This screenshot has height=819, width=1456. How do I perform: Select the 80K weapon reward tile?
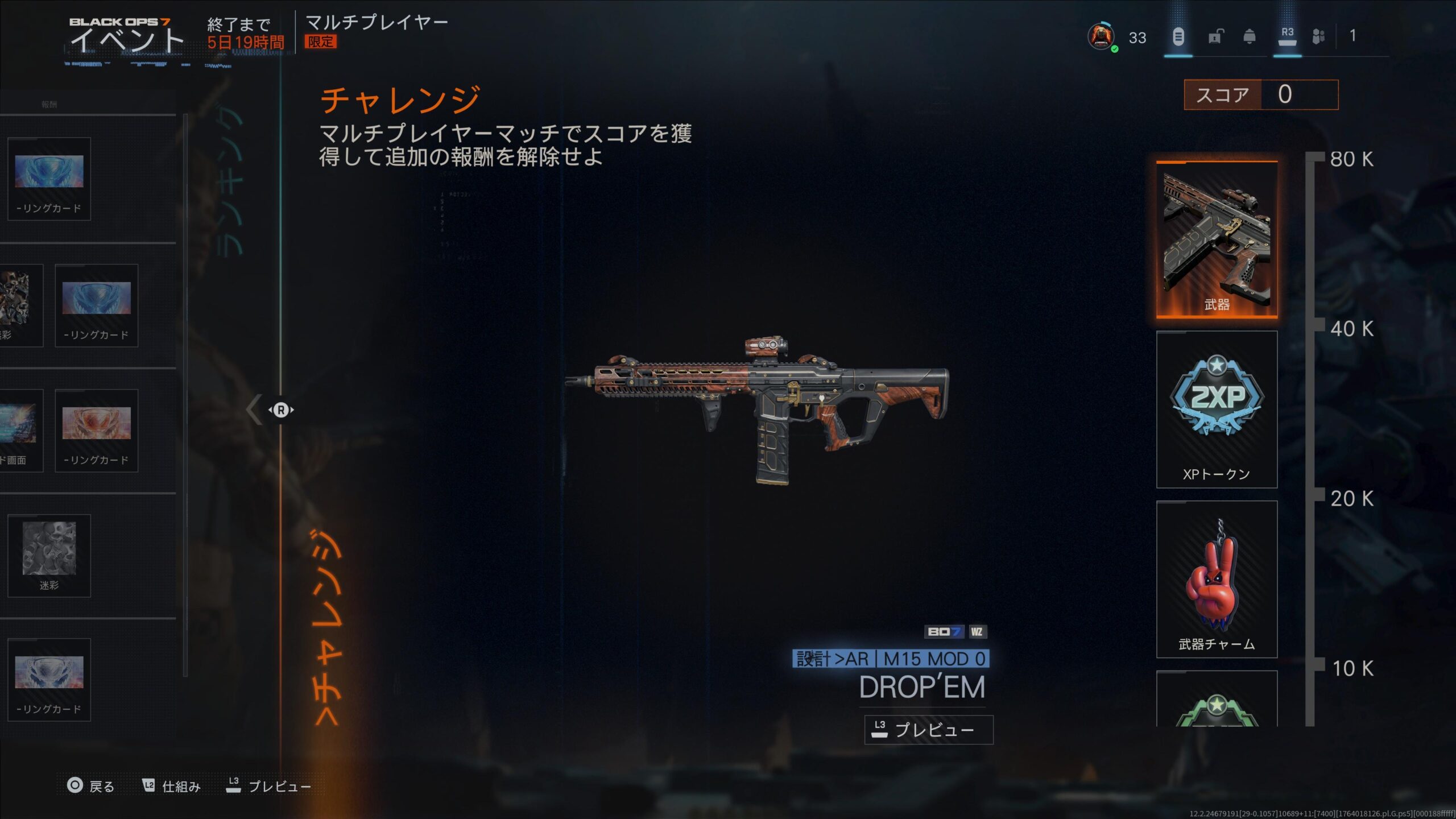(x=1217, y=239)
